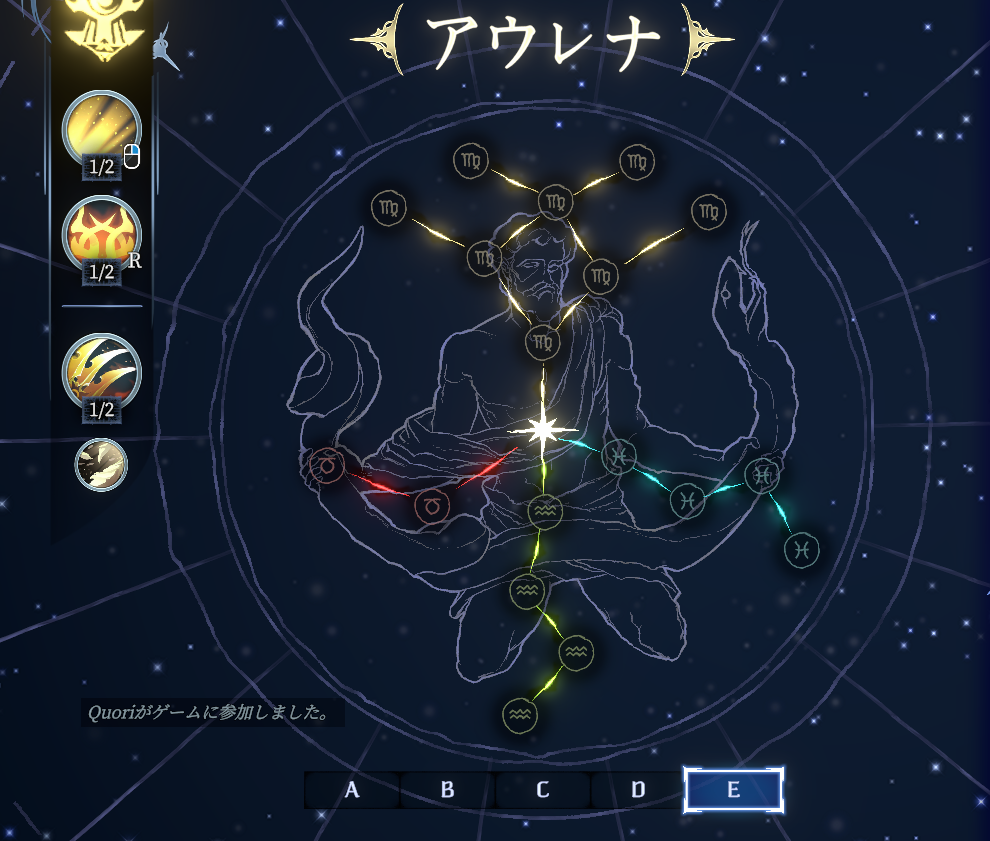
Task: Select the golden claw slash ability icon
Action: pyautogui.click(x=101, y=372)
